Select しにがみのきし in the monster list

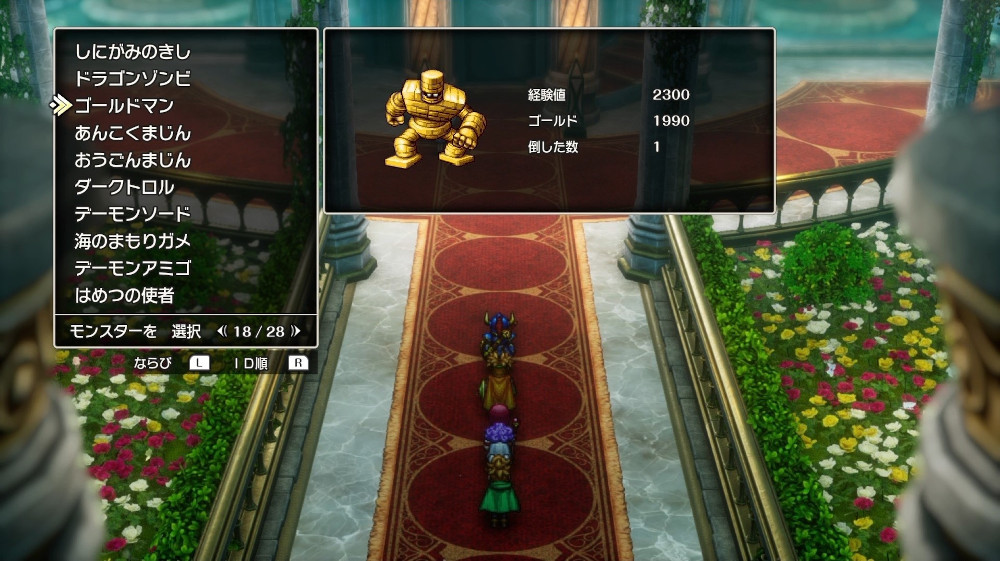(x=132, y=51)
